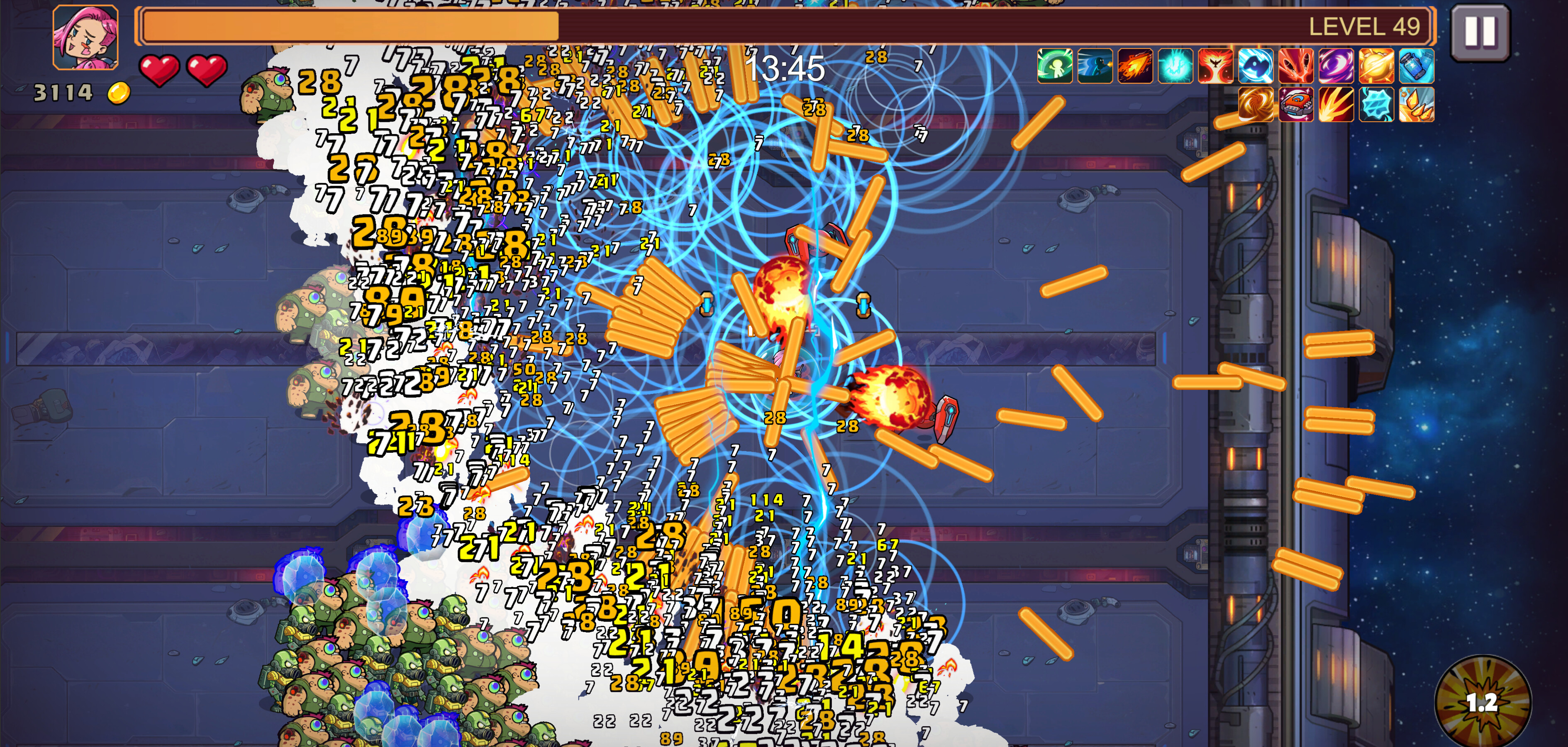Select the orange drone device skill icon
The height and width of the screenshot is (747, 1568).
tap(1297, 107)
